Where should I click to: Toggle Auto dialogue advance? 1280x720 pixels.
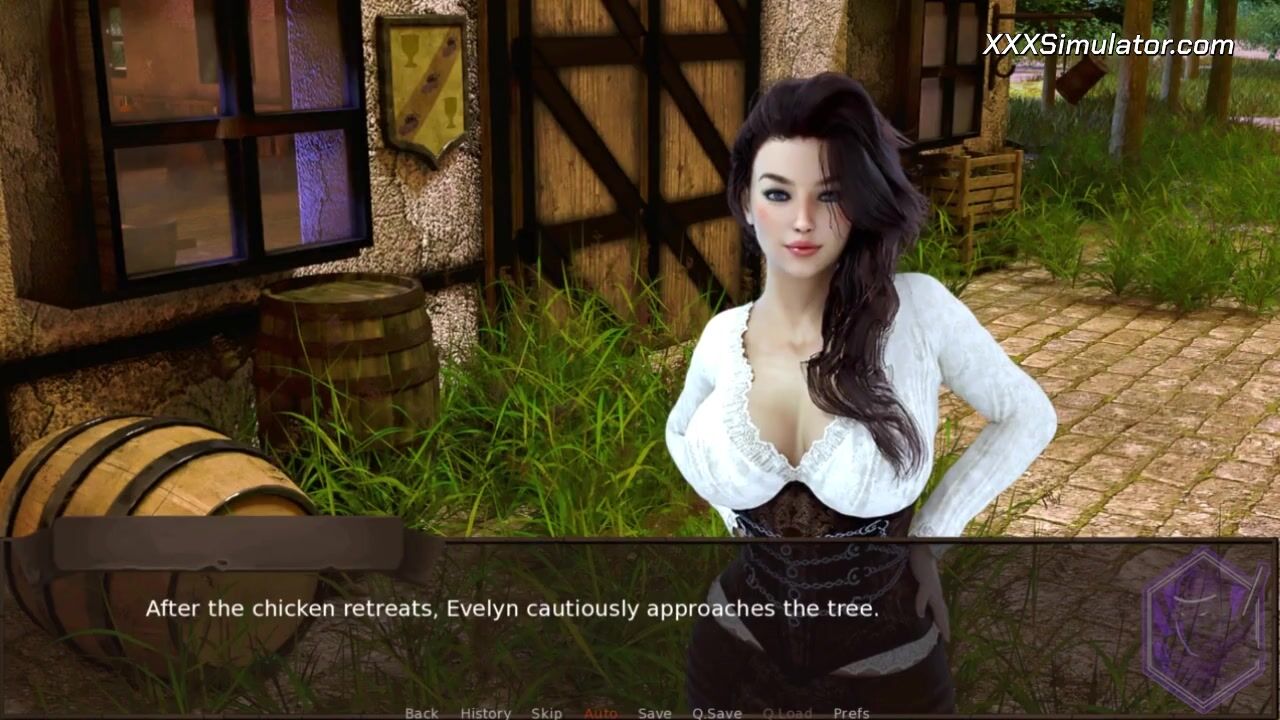[600, 713]
